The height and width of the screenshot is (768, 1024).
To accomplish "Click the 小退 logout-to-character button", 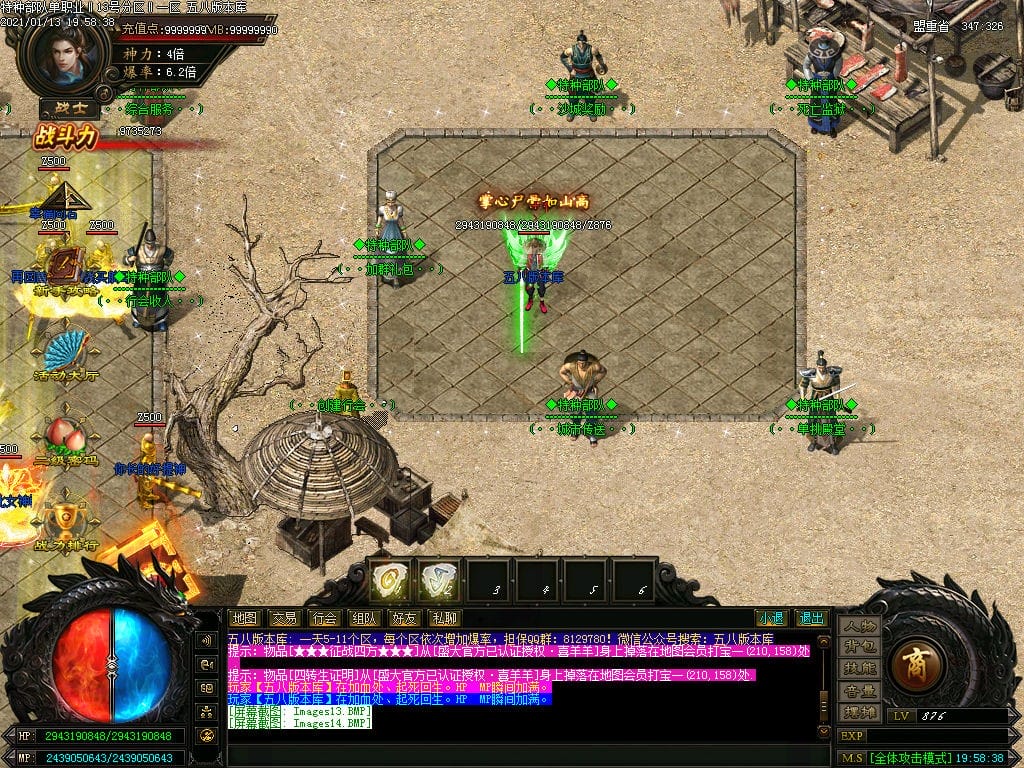I will (770, 618).
